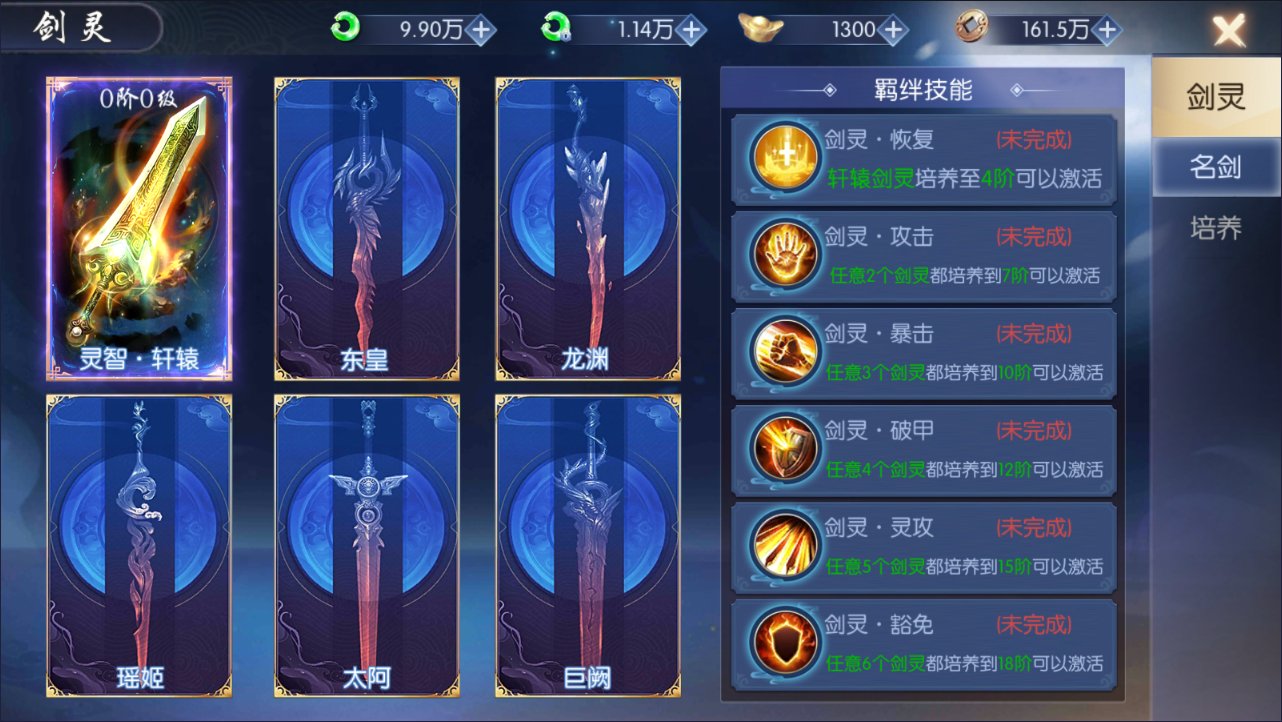
Task: Add gold ingots with the 1300 plus button
Action: click(893, 30)
